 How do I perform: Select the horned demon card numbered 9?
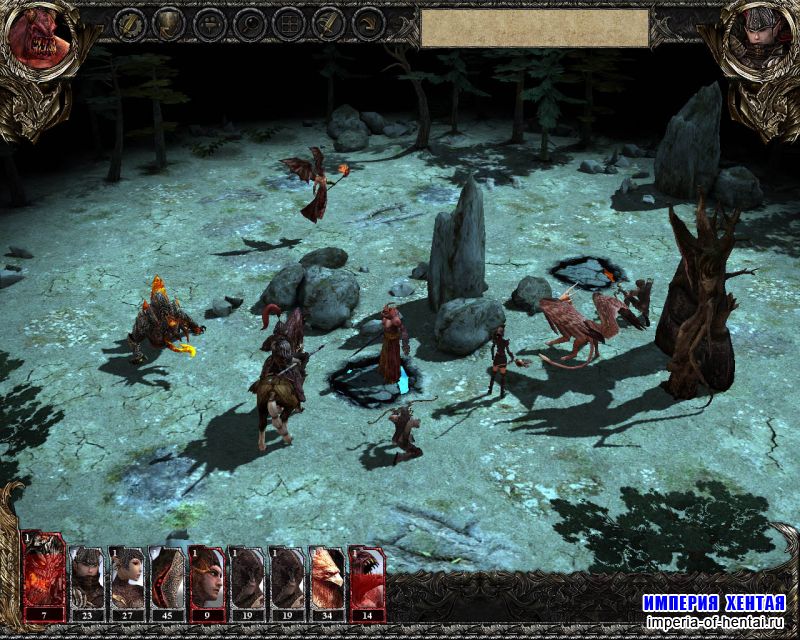click(x=207, y=577)
